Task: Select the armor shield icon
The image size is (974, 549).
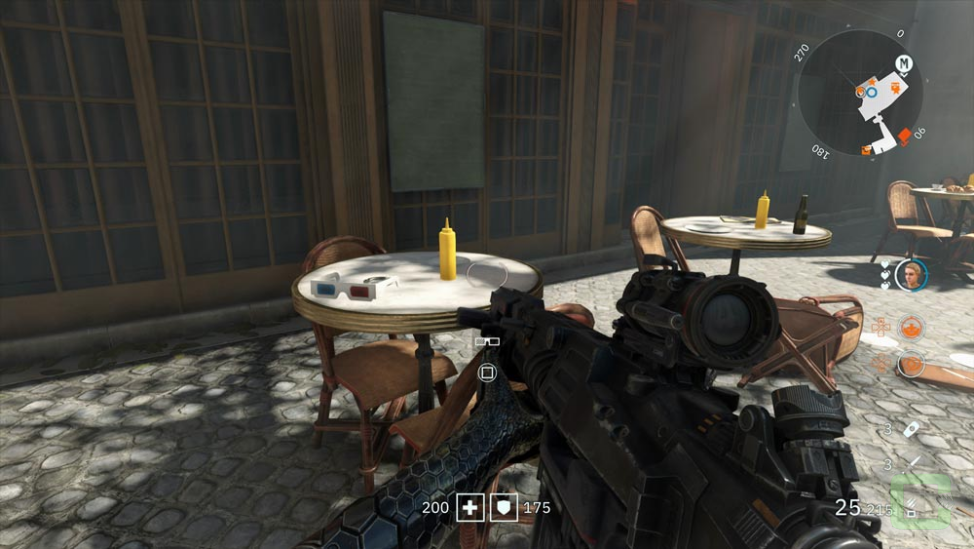Action: pos(505,508)
